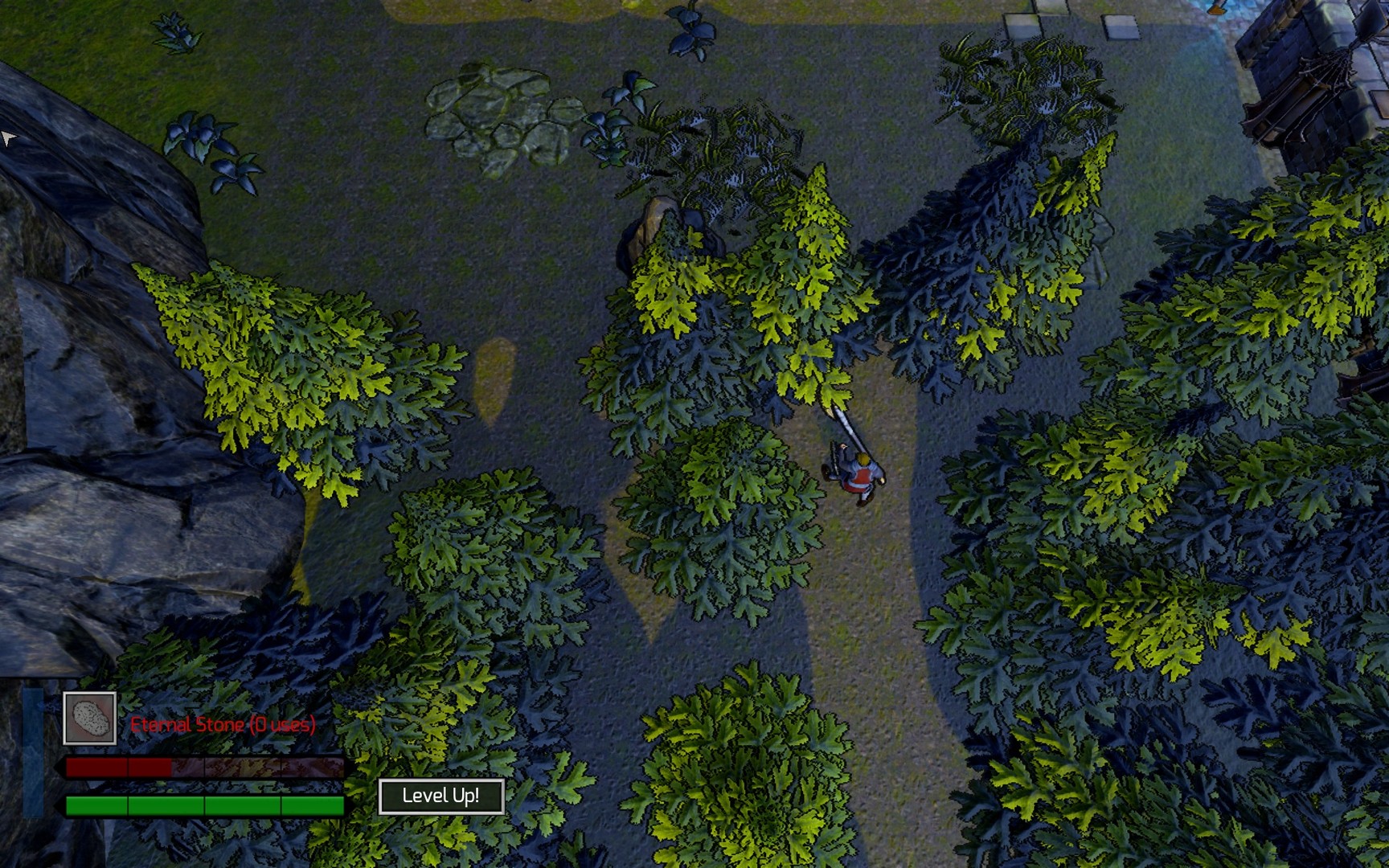Click the green experience bar

point(205,803)
